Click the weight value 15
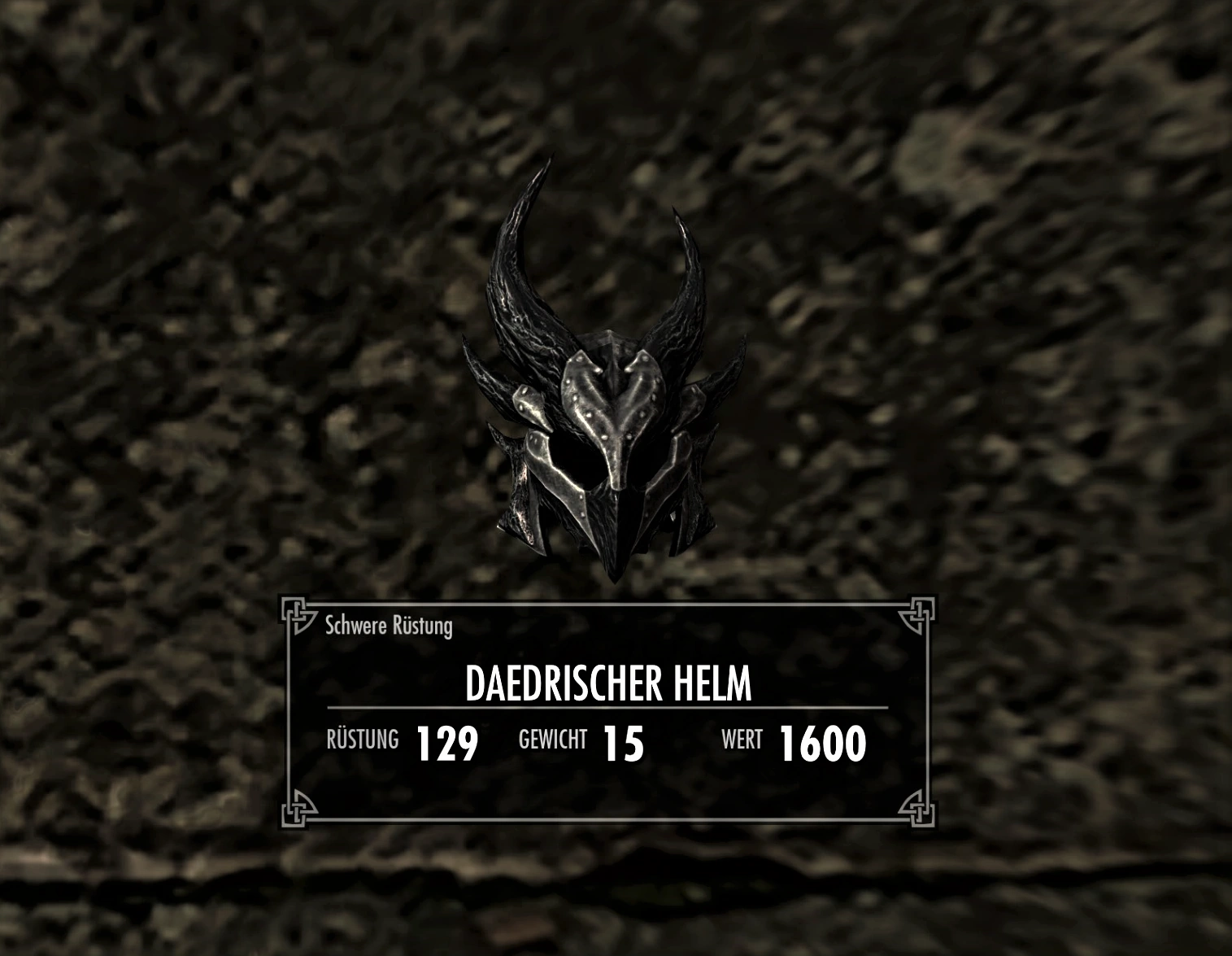This screenshot has height=956, width=1232. 623,742
